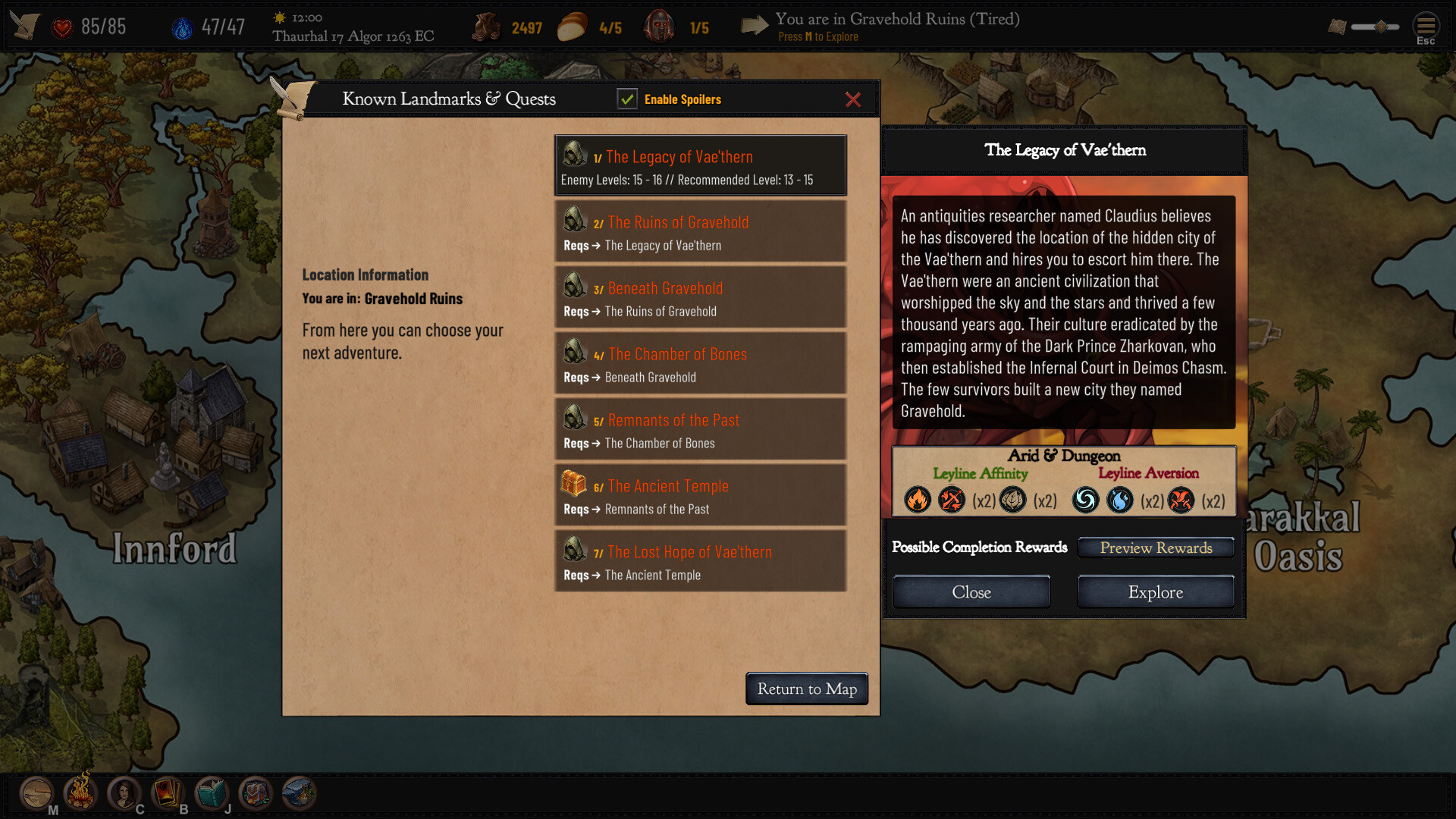Open the journal book with the J icon
This screenshot has width=1456, height=819.
point(210,793)
